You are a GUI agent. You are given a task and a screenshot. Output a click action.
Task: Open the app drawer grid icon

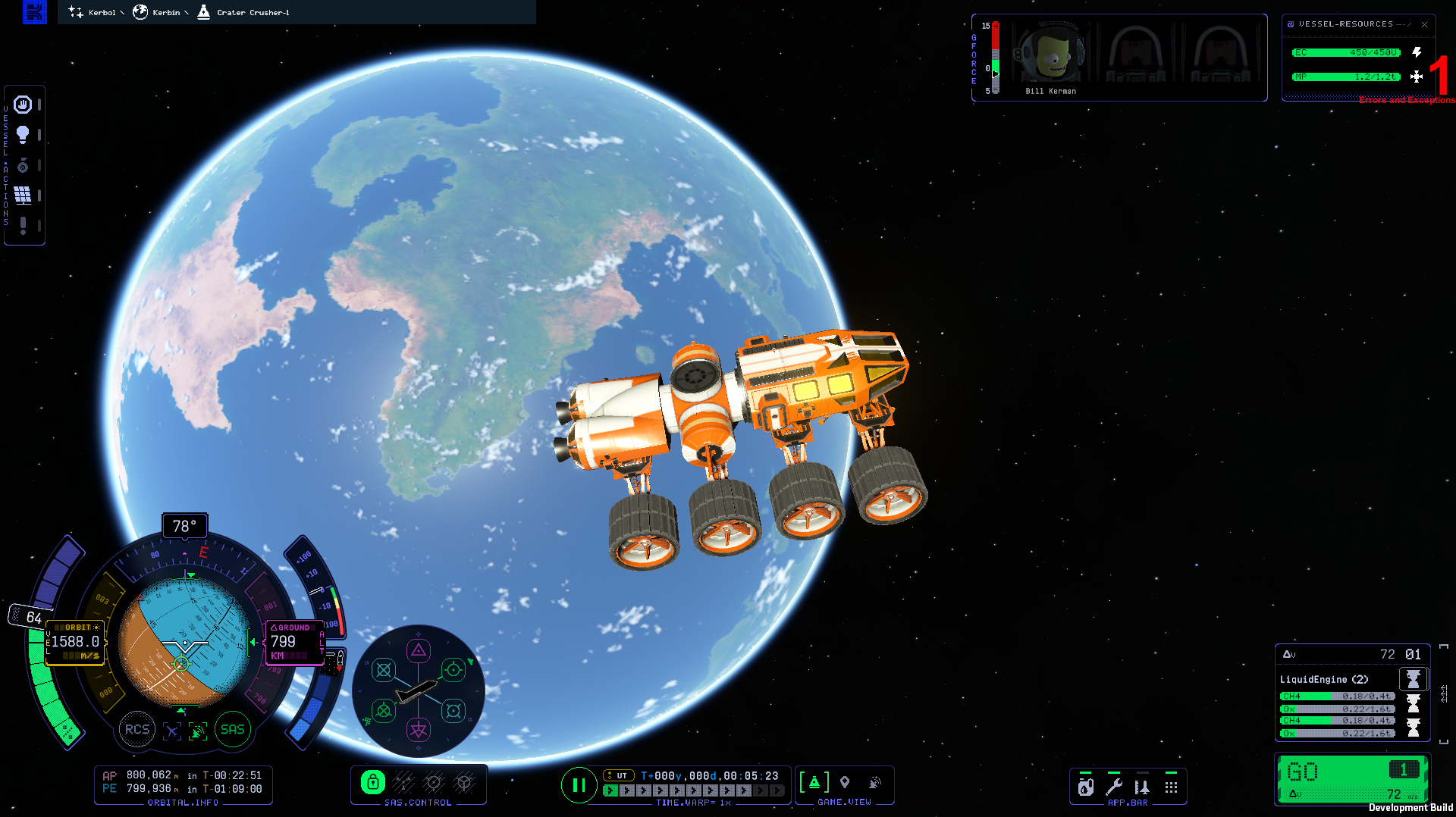1171,787
